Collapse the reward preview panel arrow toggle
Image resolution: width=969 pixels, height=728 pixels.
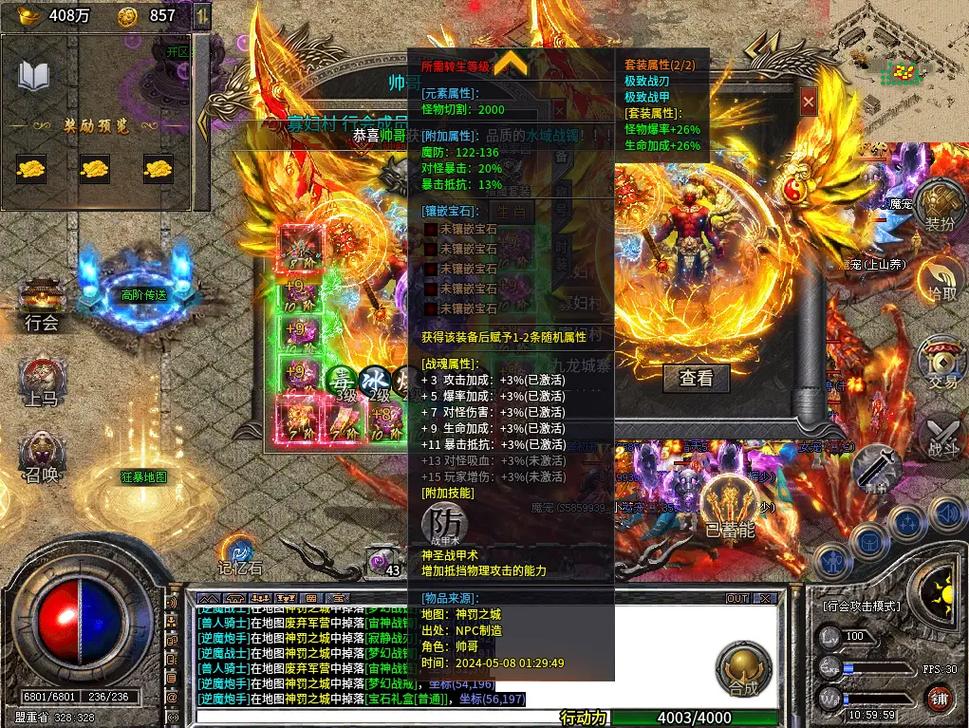[202, 16]
